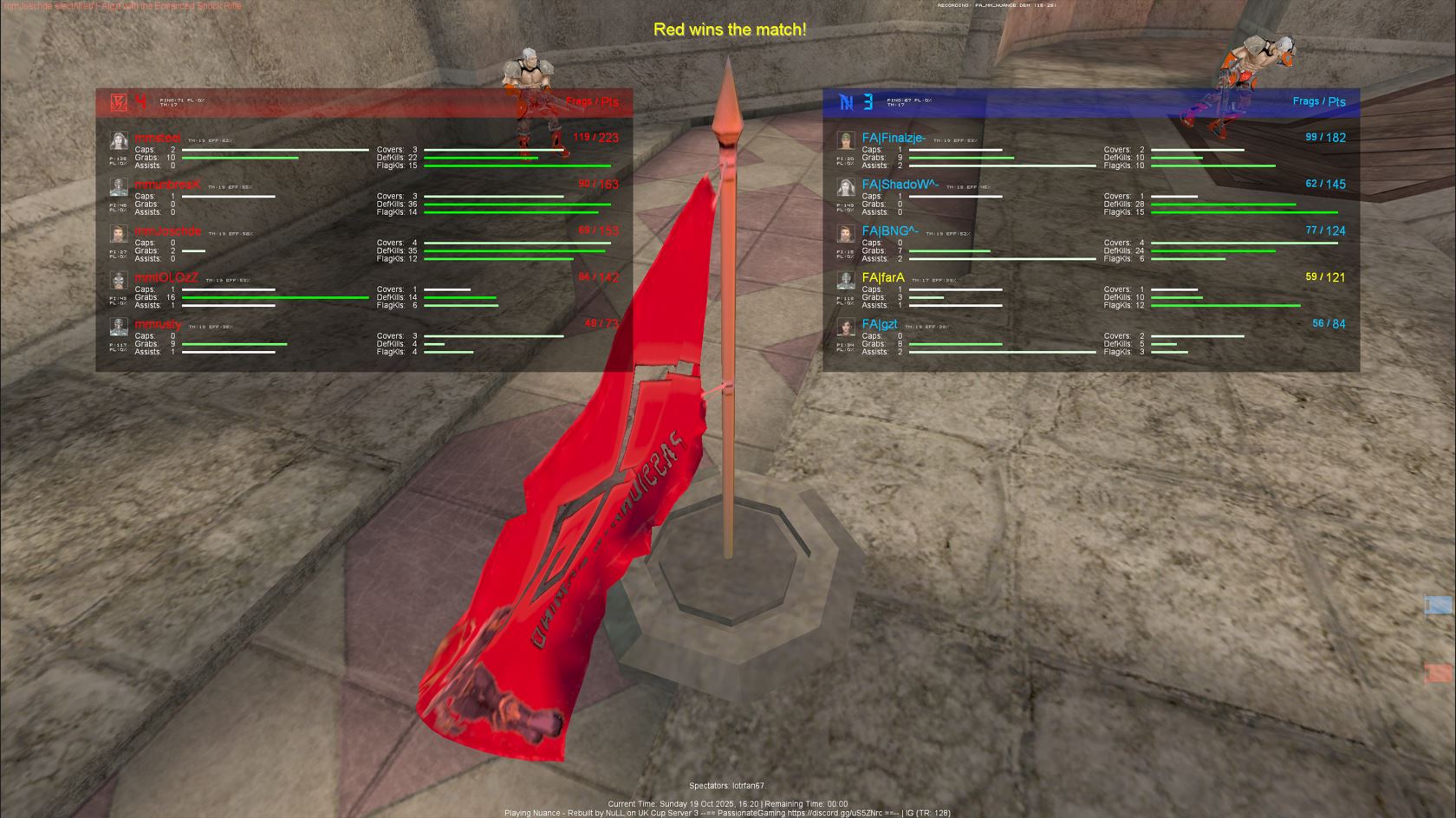Toggle the Frags / Pts sort on red scoreboard
1456x818 pixels.
(x=592, y=101)
